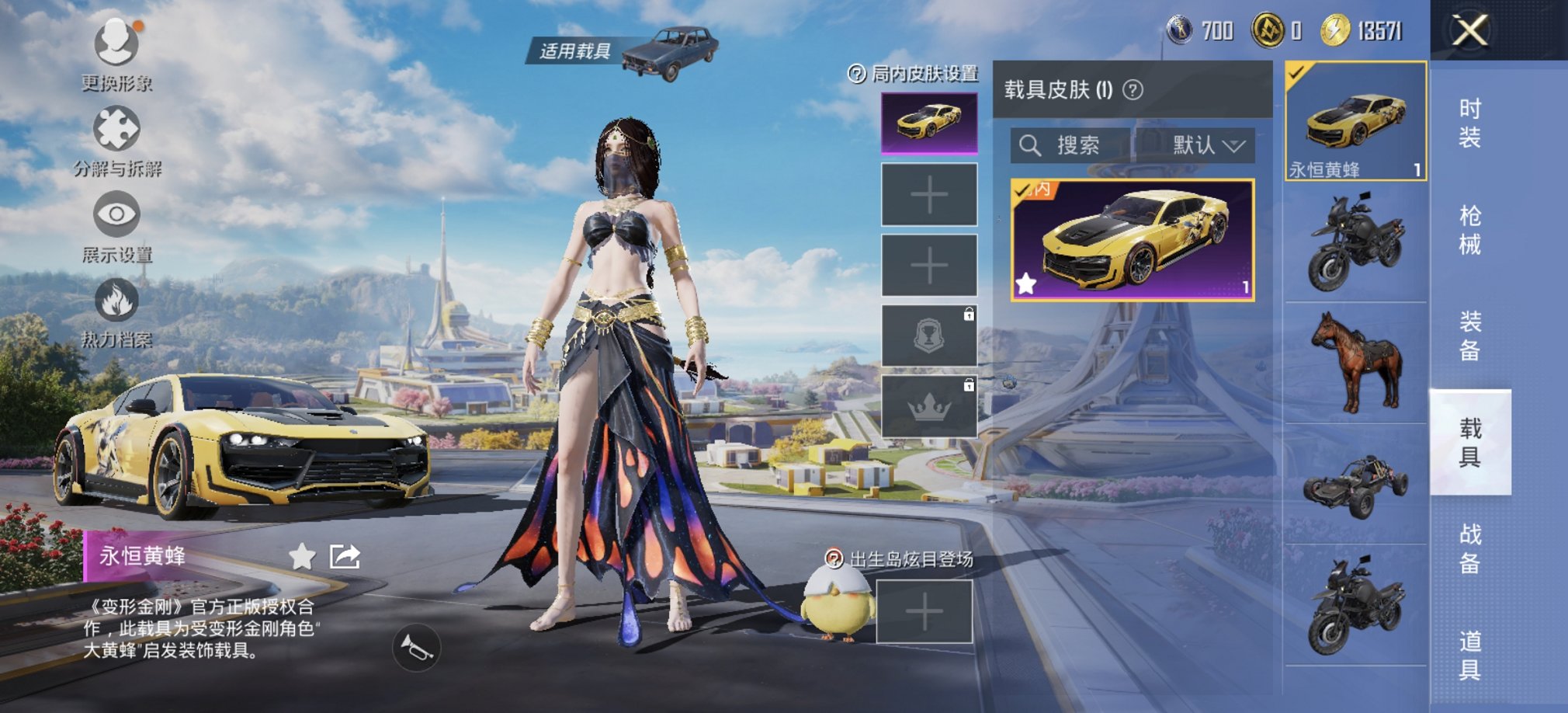
Task: Close the vehicle skin screen
Action: pos(1469,31)
